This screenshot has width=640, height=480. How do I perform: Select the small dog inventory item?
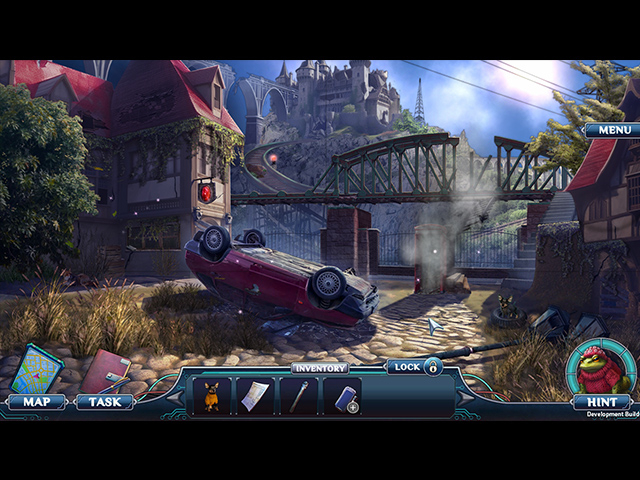pos(212,396)
